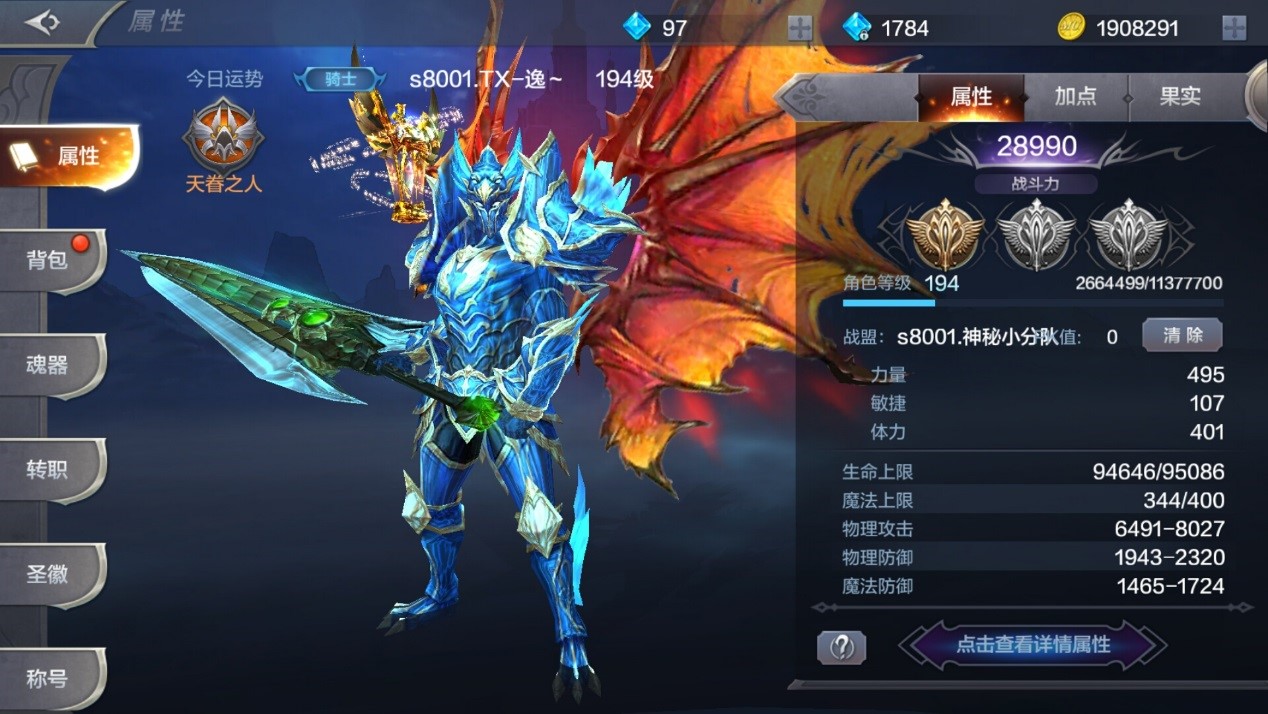Add gold coins with plus button

[1234, 28]
